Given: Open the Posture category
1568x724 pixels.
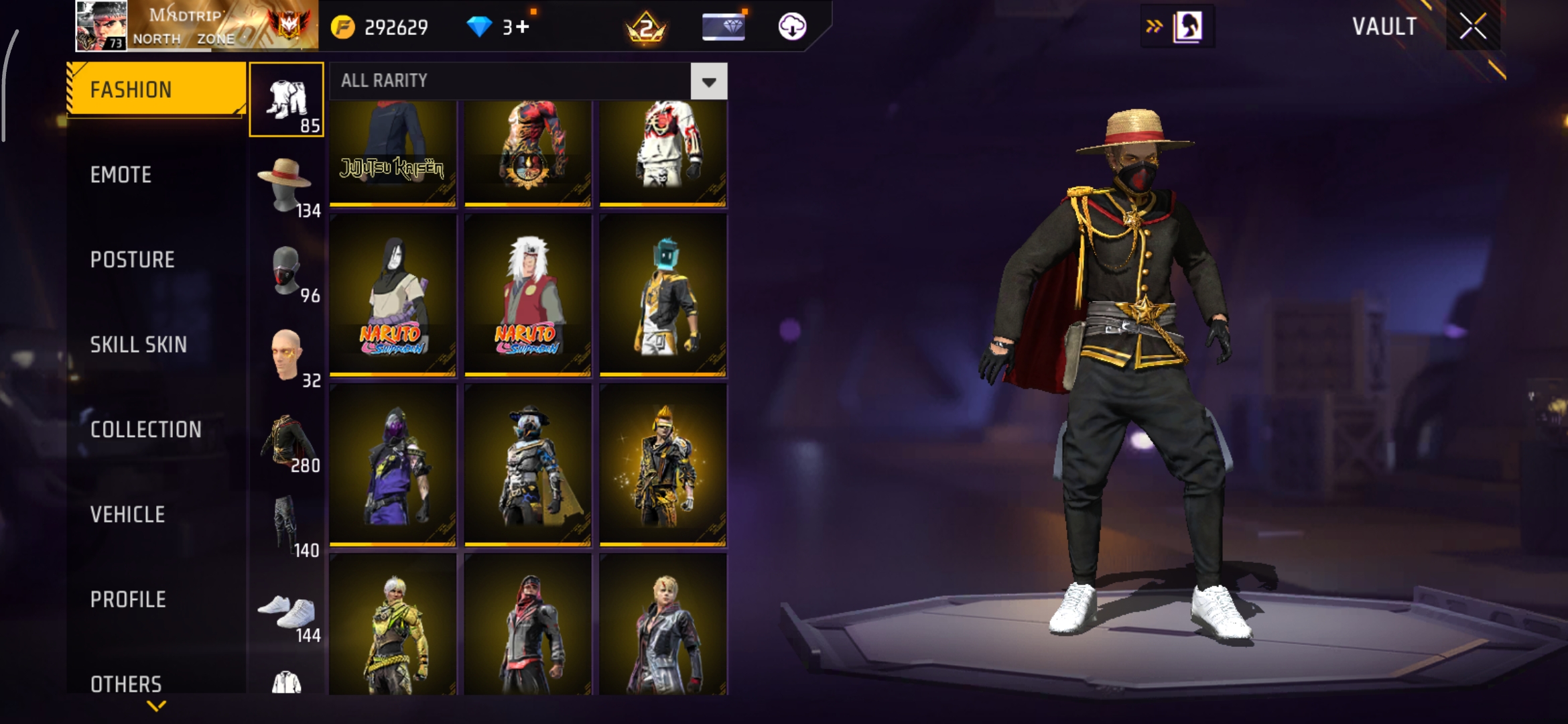Looking at the screenshot, I should tap(133, 260).
